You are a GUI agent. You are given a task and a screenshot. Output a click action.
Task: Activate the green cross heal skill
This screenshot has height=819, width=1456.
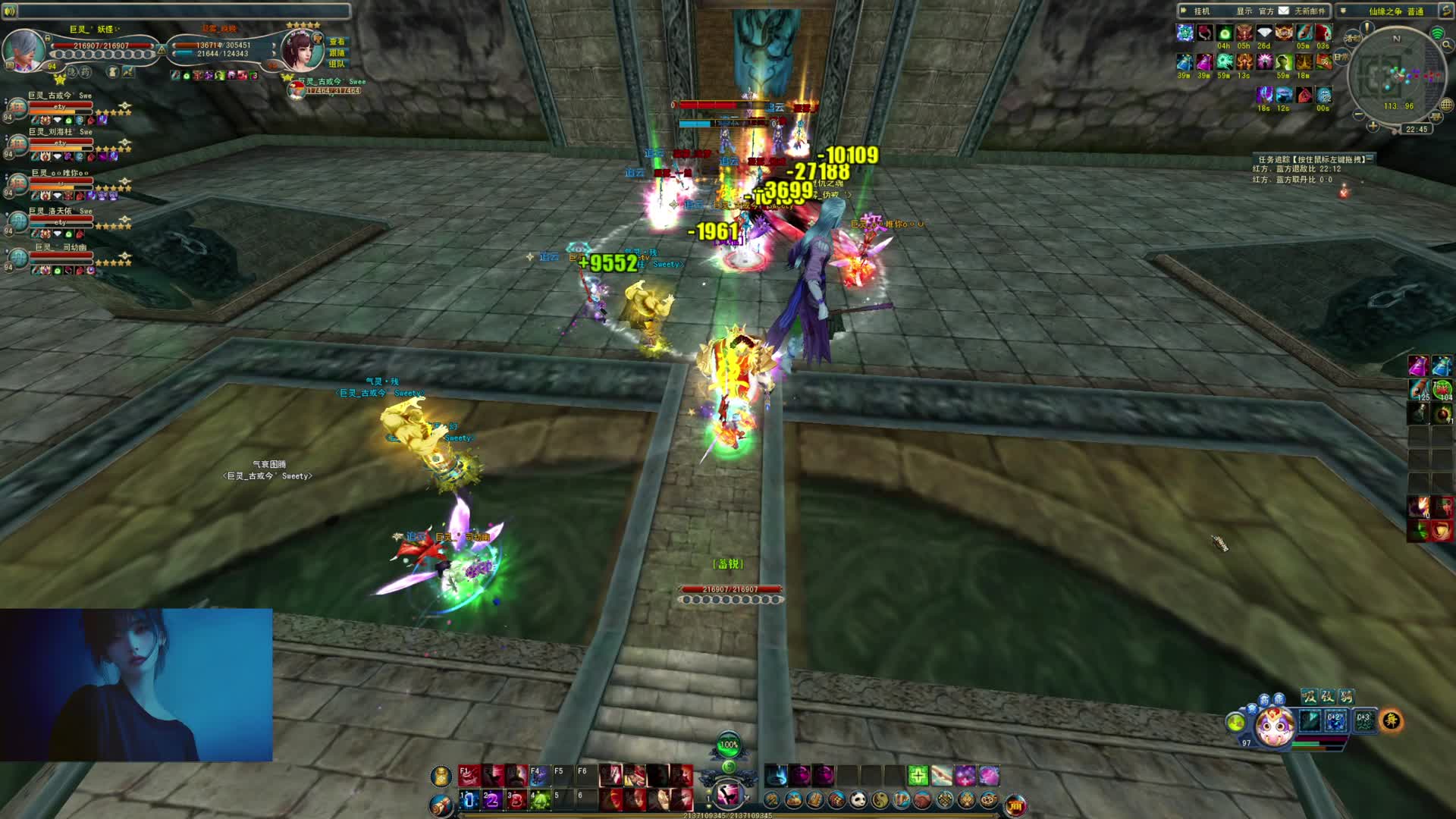click(x=918, y=775)
